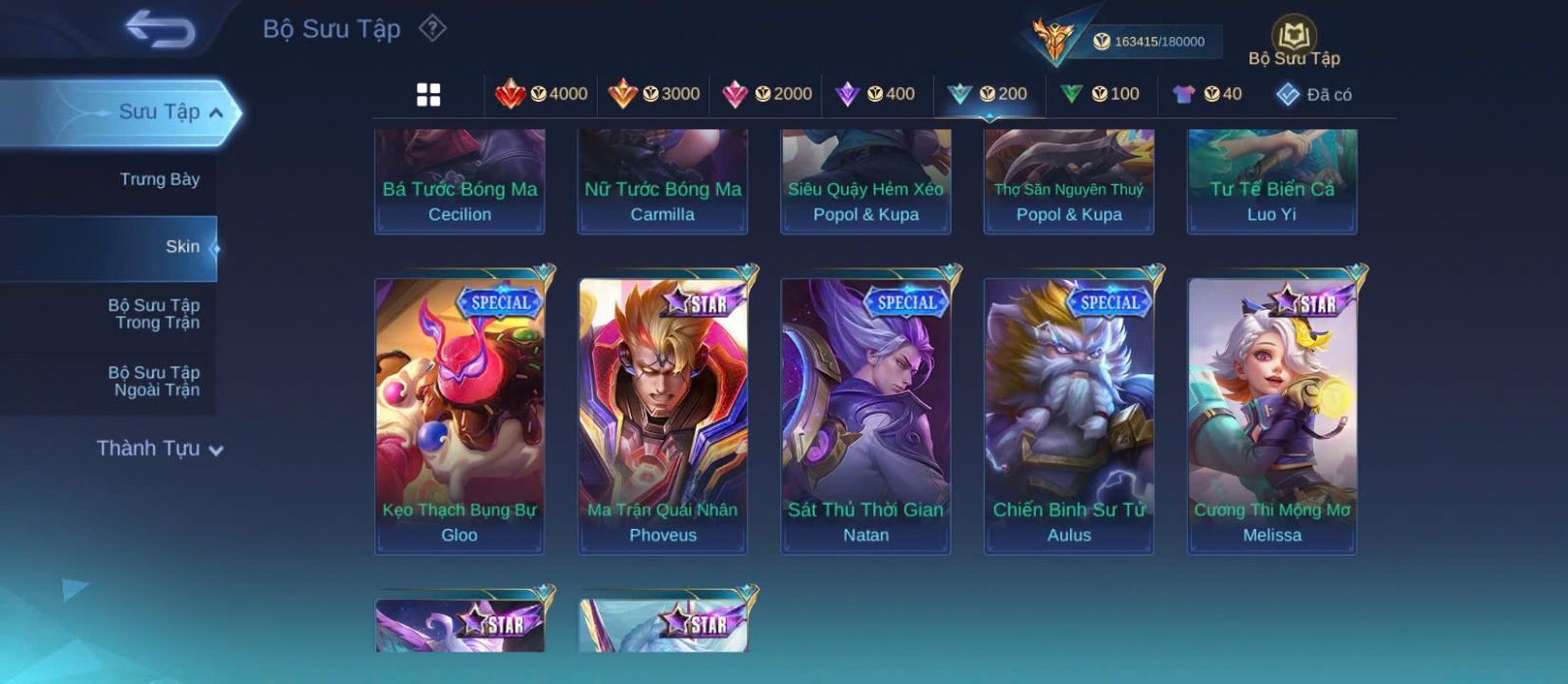
Task: Pick the Melissa Cương Thi Mộng Mơ skin
Action: tap(1272, 415)
